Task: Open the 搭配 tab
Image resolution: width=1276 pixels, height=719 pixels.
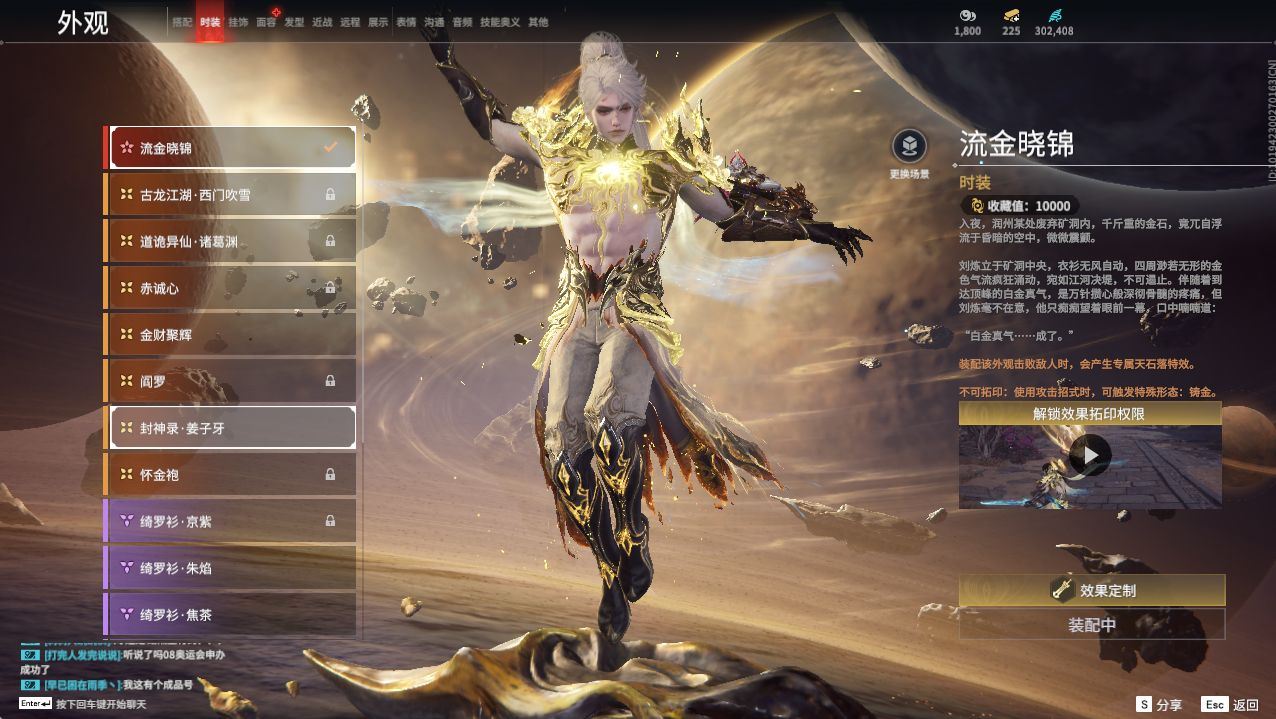Action: click(182, 22)
